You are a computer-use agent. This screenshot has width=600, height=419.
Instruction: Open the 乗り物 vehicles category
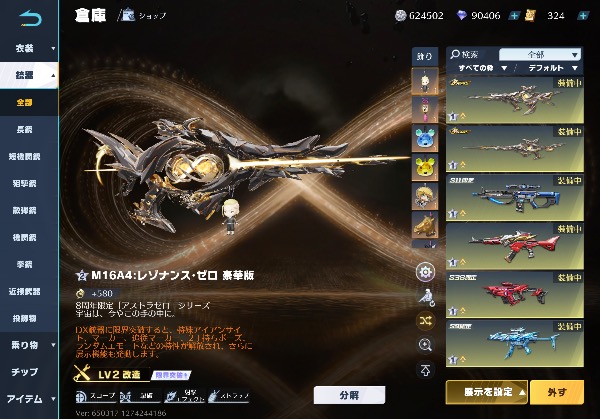point(27,345)
